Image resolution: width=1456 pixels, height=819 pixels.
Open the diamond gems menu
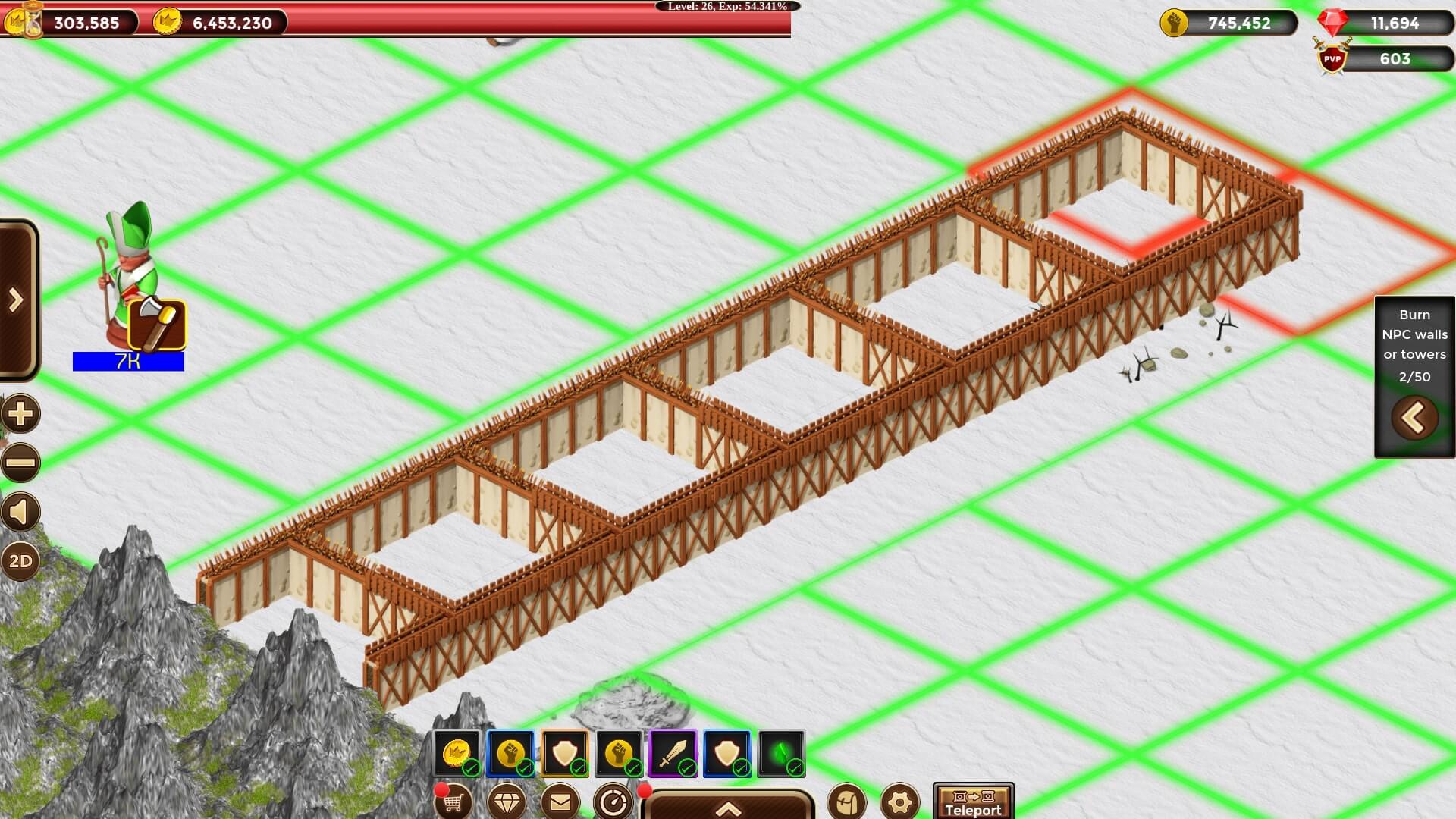click(x=507, y=802)
